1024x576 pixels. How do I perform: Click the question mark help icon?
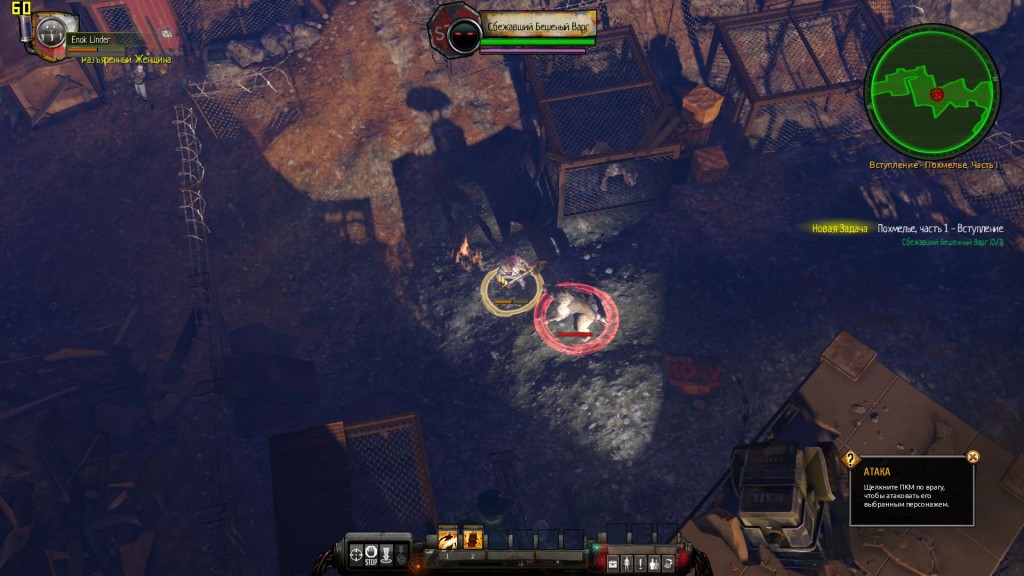pyautogui.click(x=851, y=459)
